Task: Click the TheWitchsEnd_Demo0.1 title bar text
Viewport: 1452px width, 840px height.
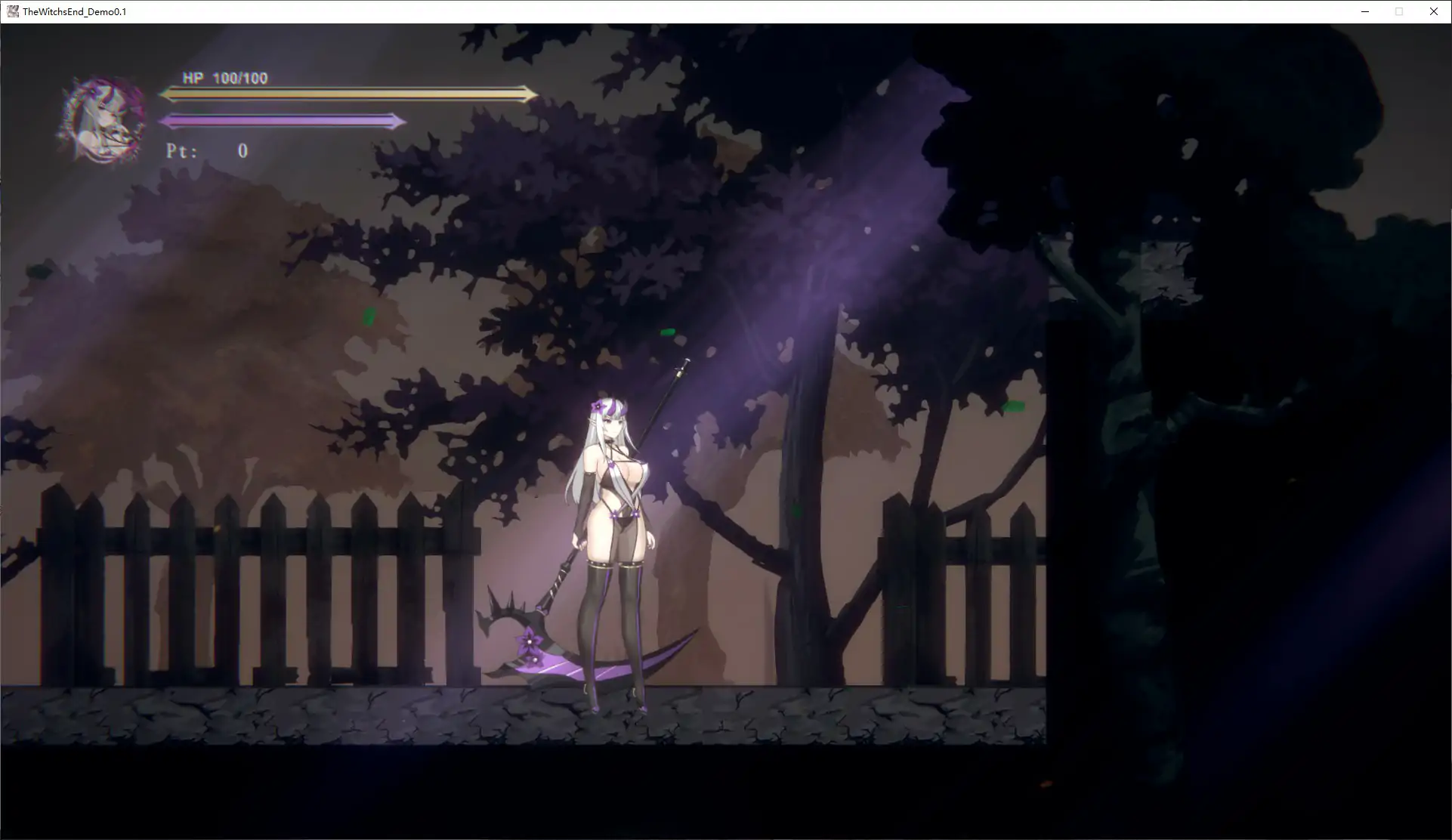Action: pos(73,11)
